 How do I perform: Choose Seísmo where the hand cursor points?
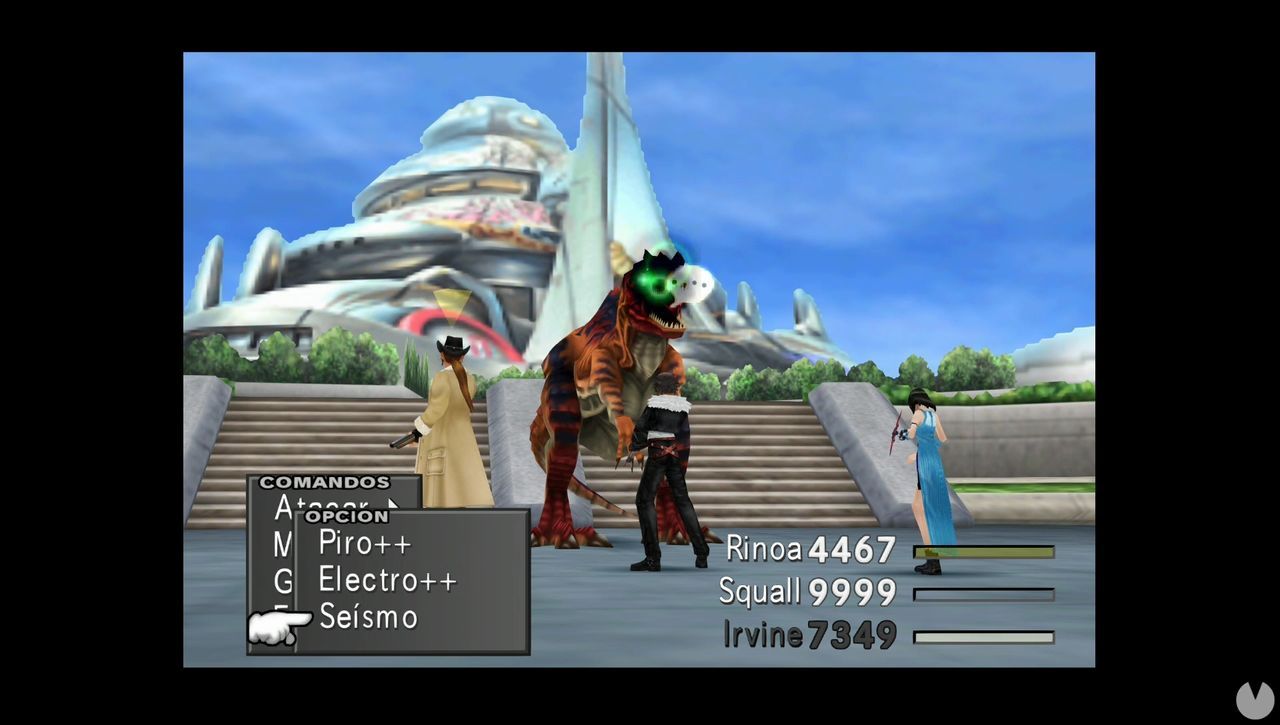[367, 617]
